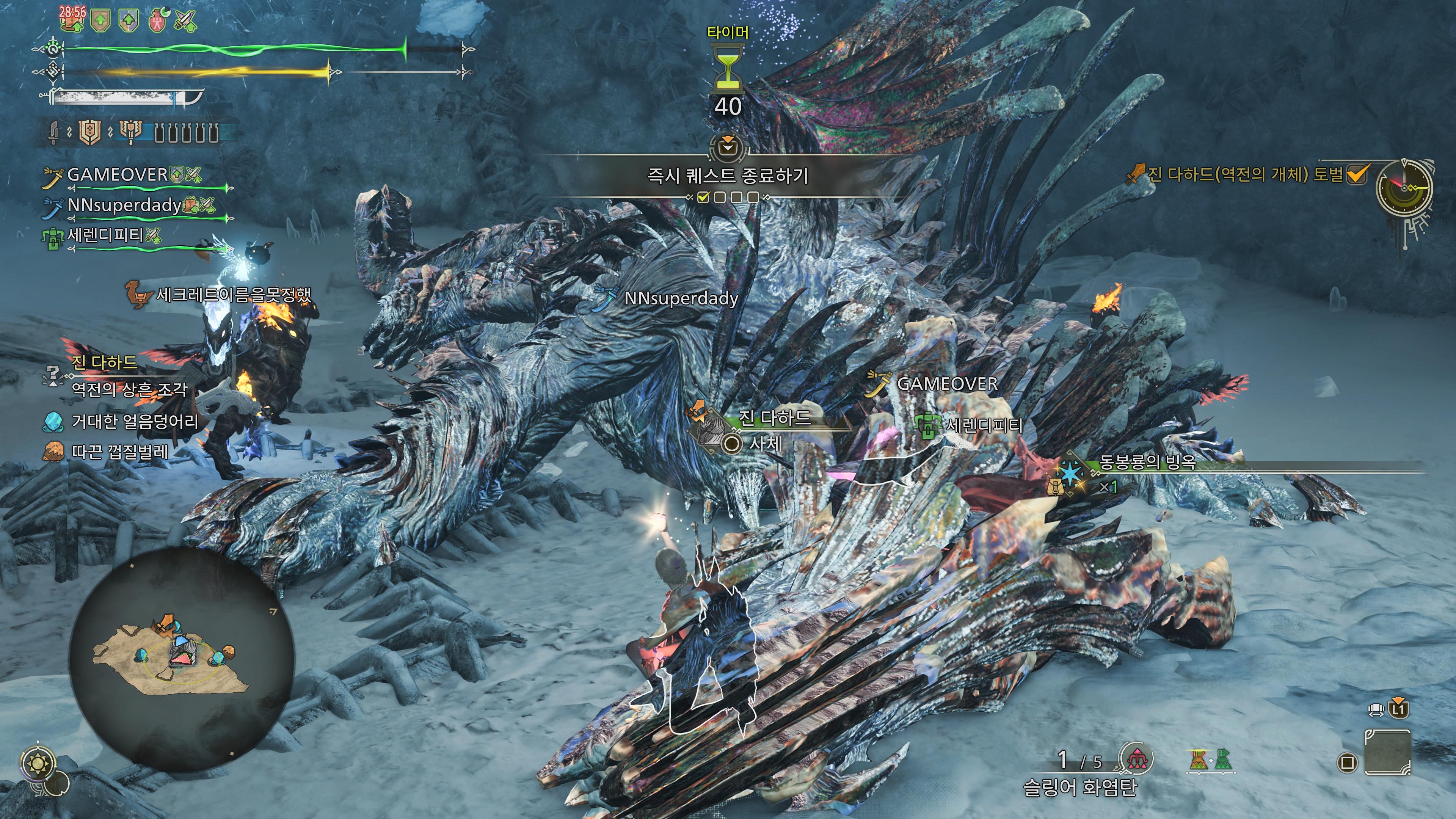Open the circular minimap
This screenshot has width=1456, height=819.
coord(182,659)
